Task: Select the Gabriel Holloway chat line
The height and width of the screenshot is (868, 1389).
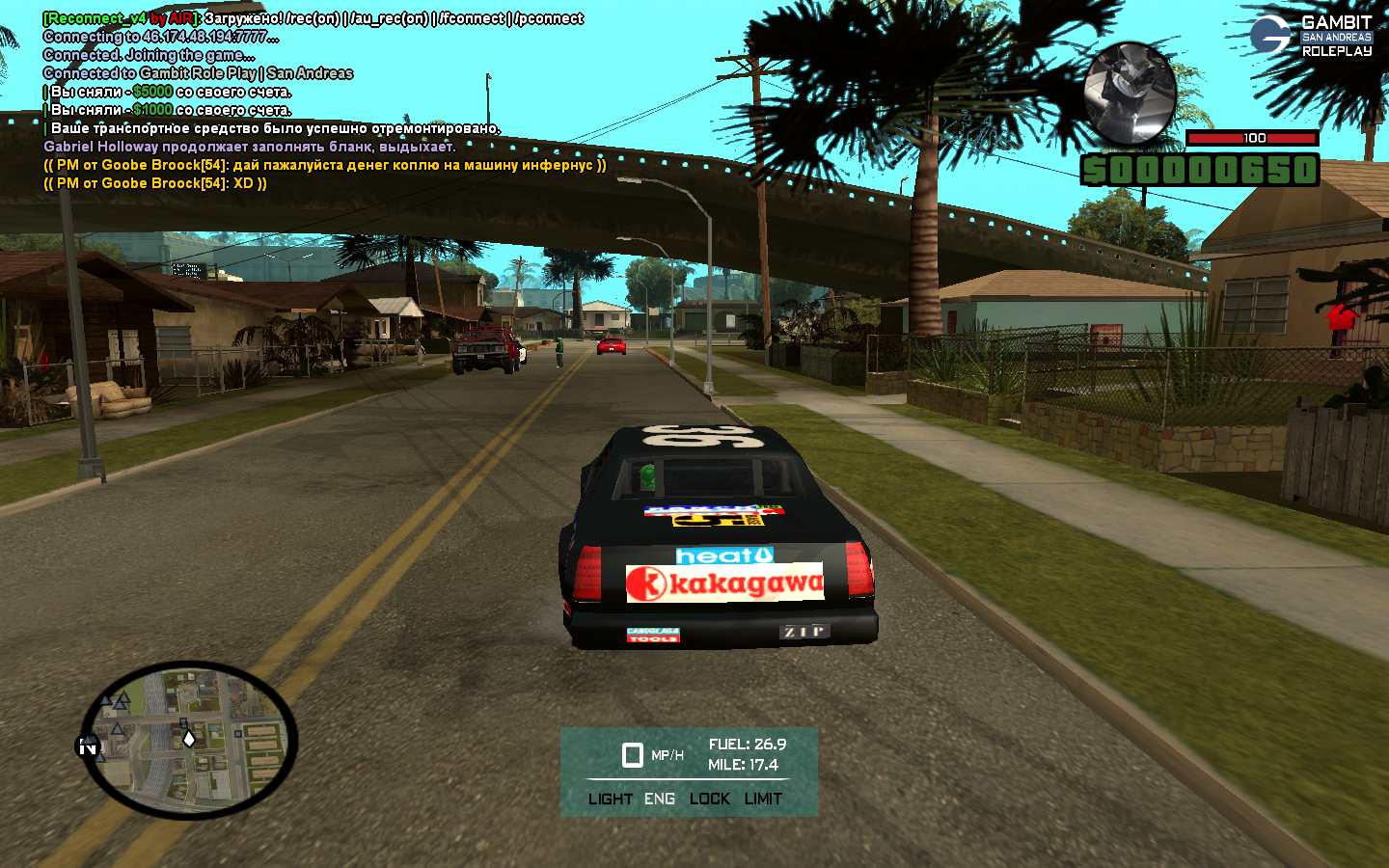Action: (249, 147)
